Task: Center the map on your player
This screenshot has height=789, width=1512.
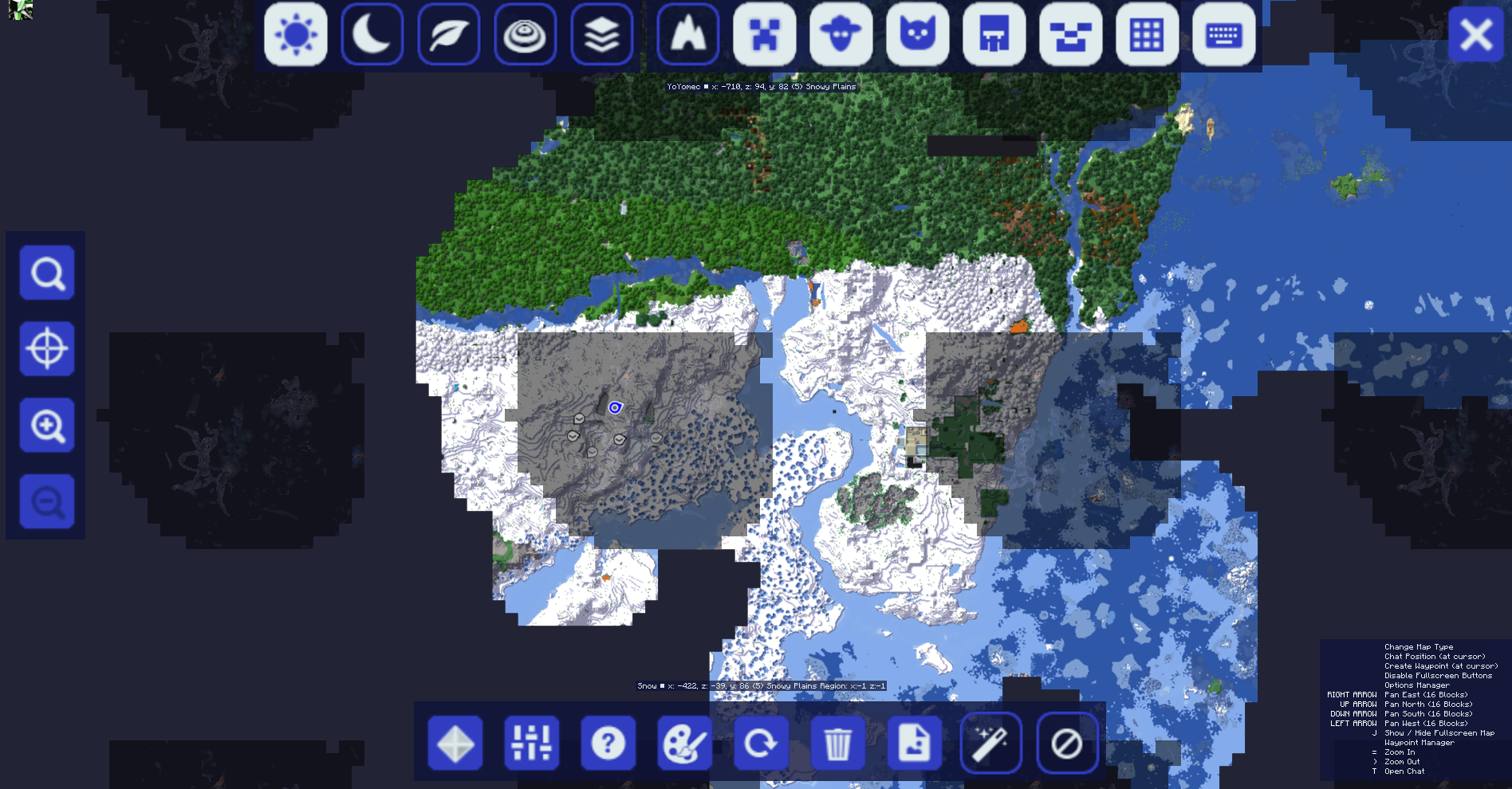Action: click(46, 349)
